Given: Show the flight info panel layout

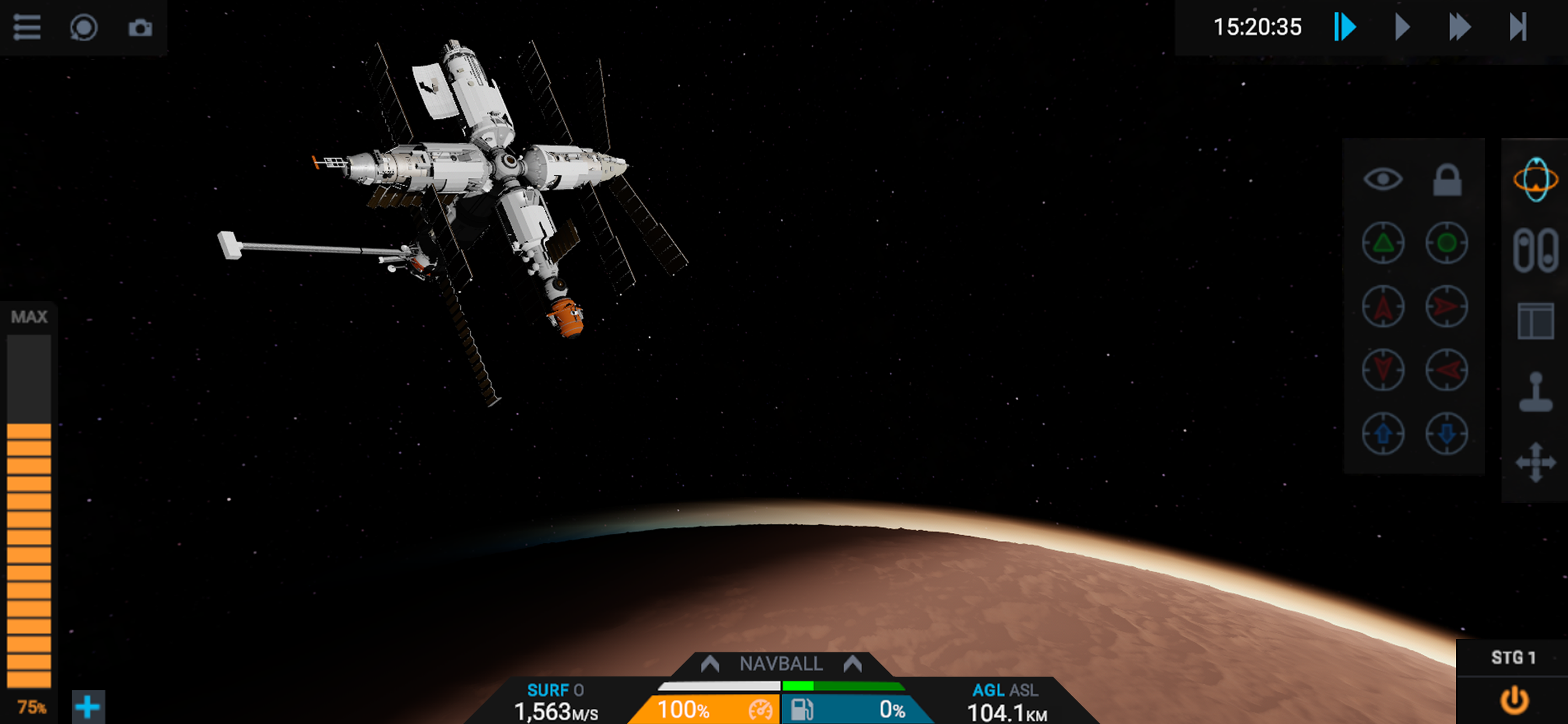Looking at the screenshot, I should pos(1535,321).
